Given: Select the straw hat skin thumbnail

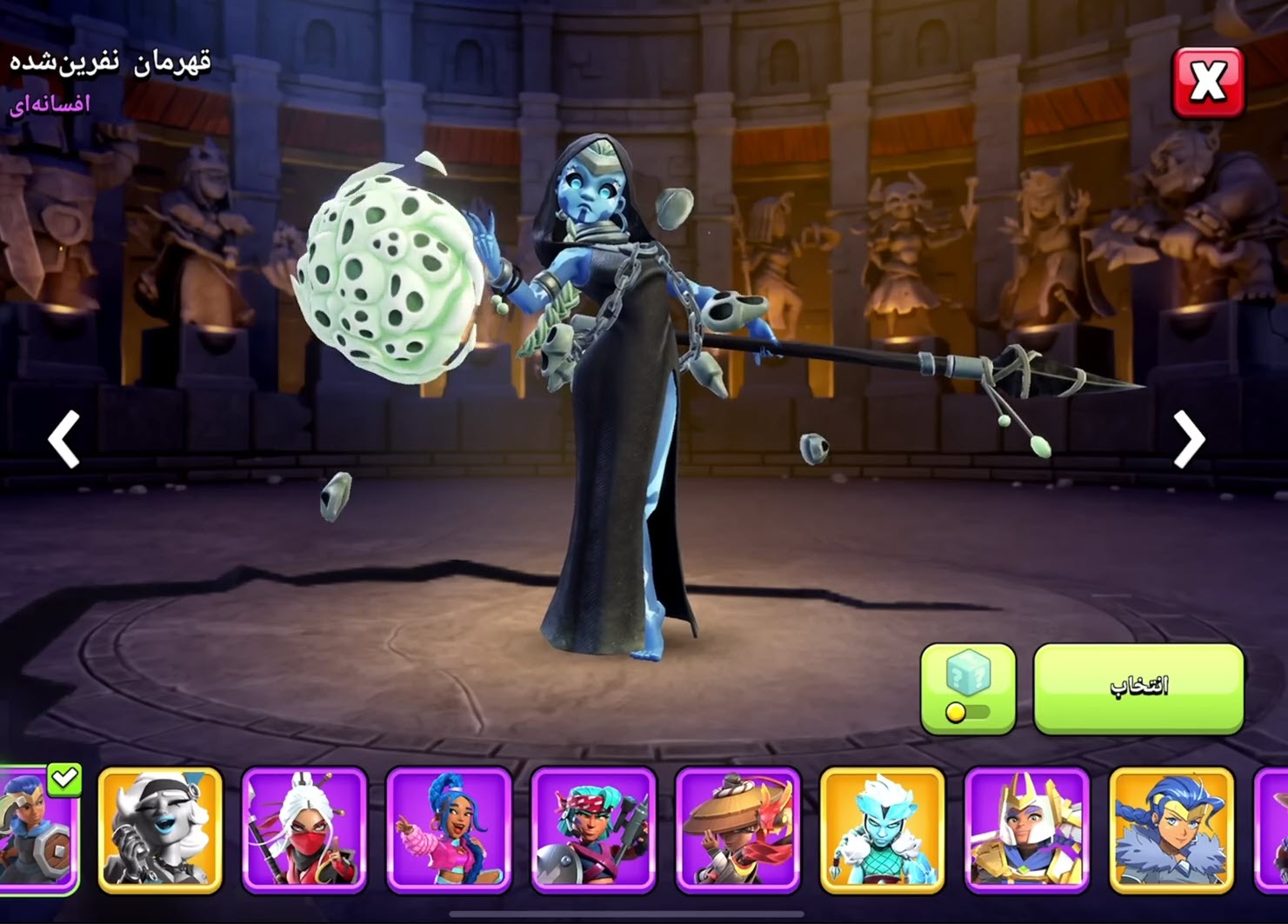Looking at the screenshot, I should click(x=737, y=829).
